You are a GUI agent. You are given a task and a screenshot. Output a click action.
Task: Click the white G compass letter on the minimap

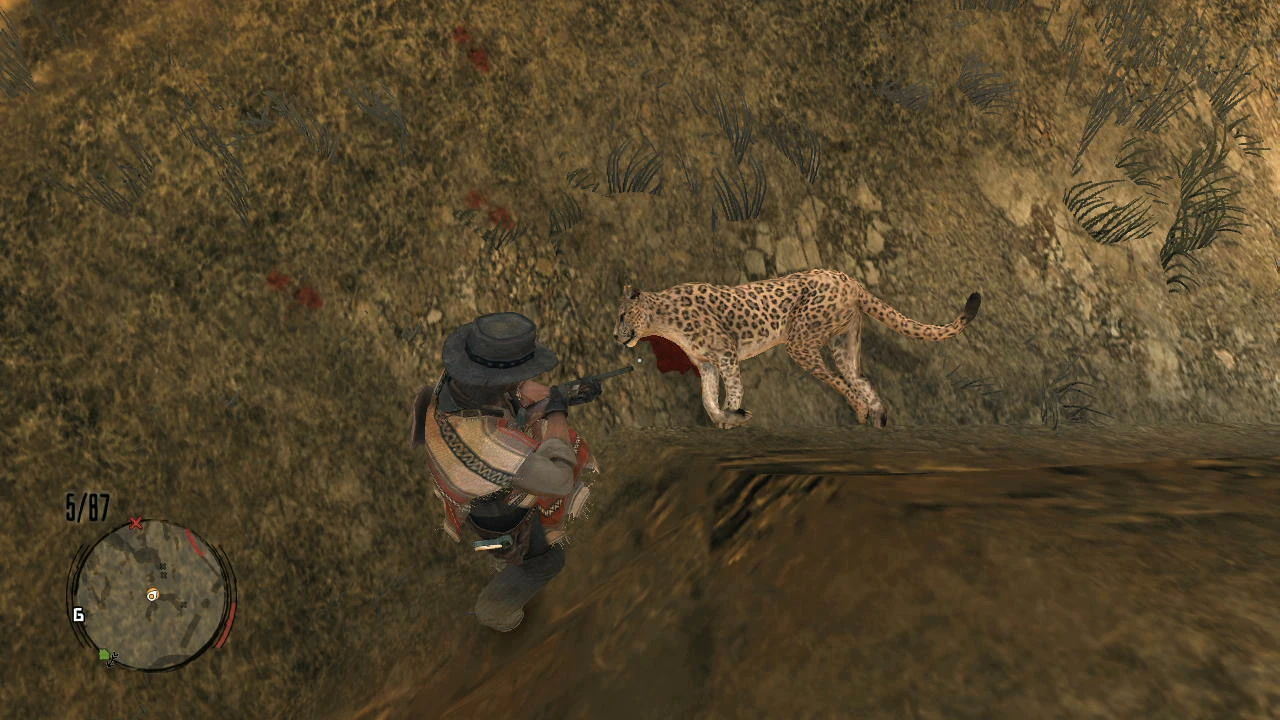pyautogui.click(x=77, y=614)
